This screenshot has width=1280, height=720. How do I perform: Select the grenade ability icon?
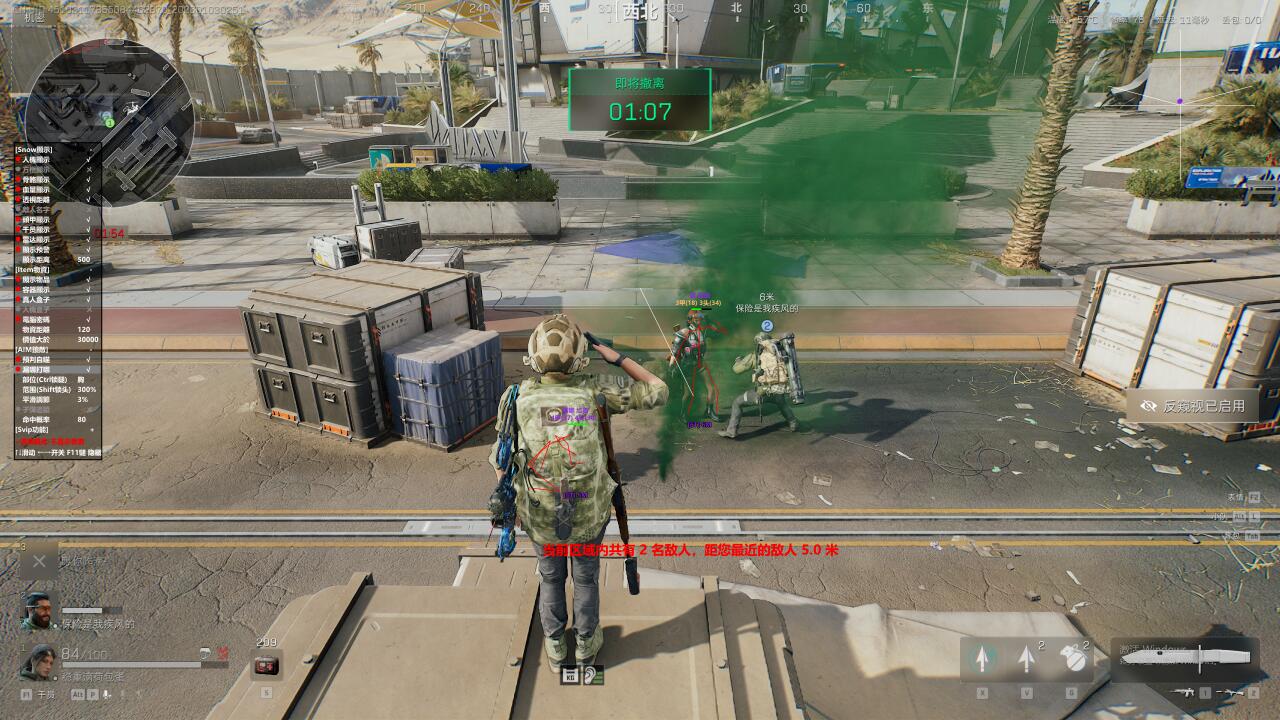[1072, 658]
